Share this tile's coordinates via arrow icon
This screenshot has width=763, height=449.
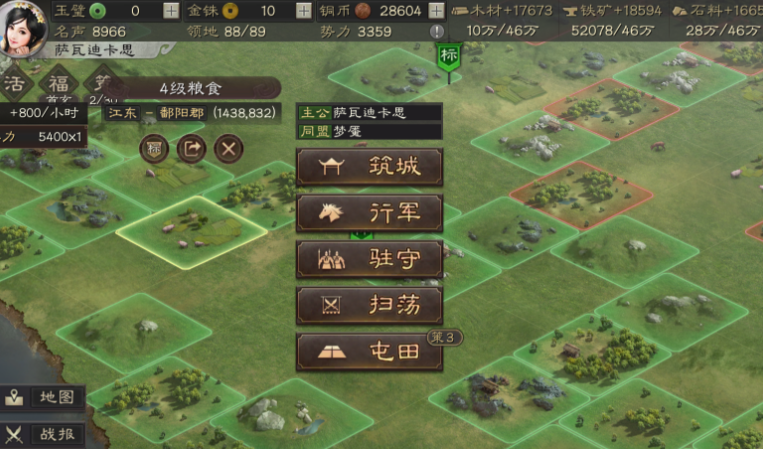[x=191, y=149]
